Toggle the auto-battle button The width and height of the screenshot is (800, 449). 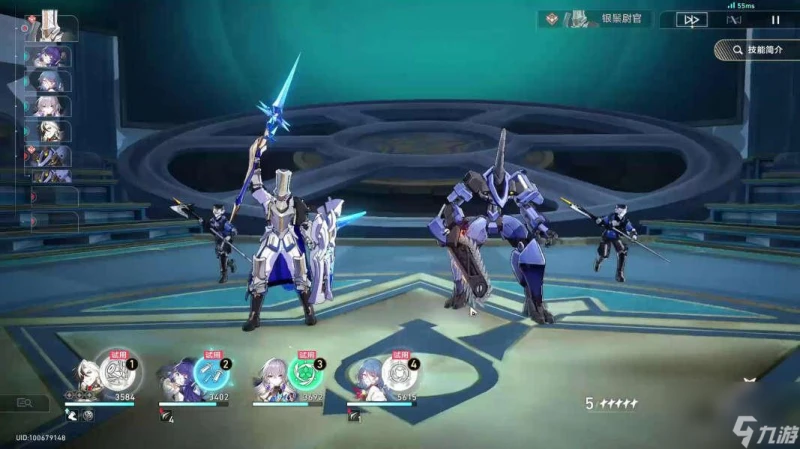[733, 19]
